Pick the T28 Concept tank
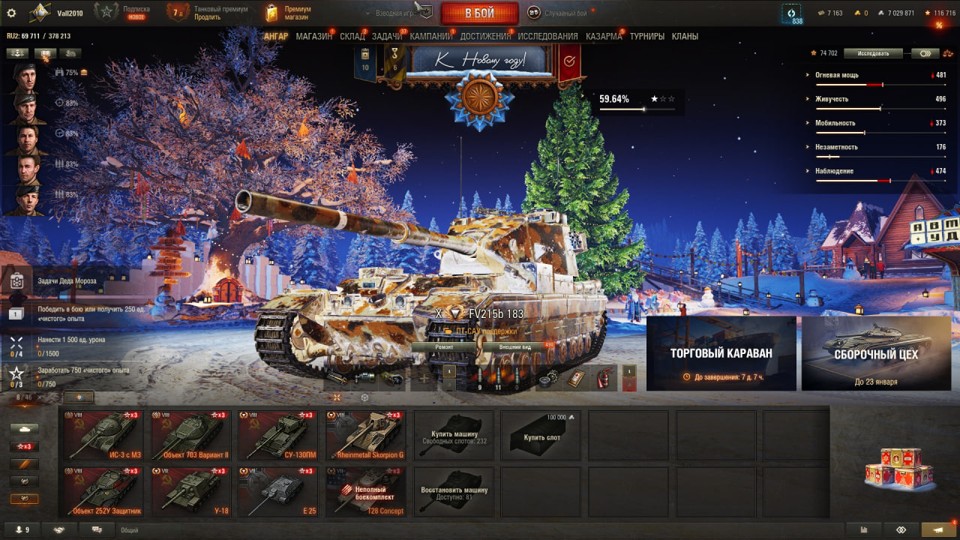Viewport: 960px width, 540px height. tap(365, 492)
